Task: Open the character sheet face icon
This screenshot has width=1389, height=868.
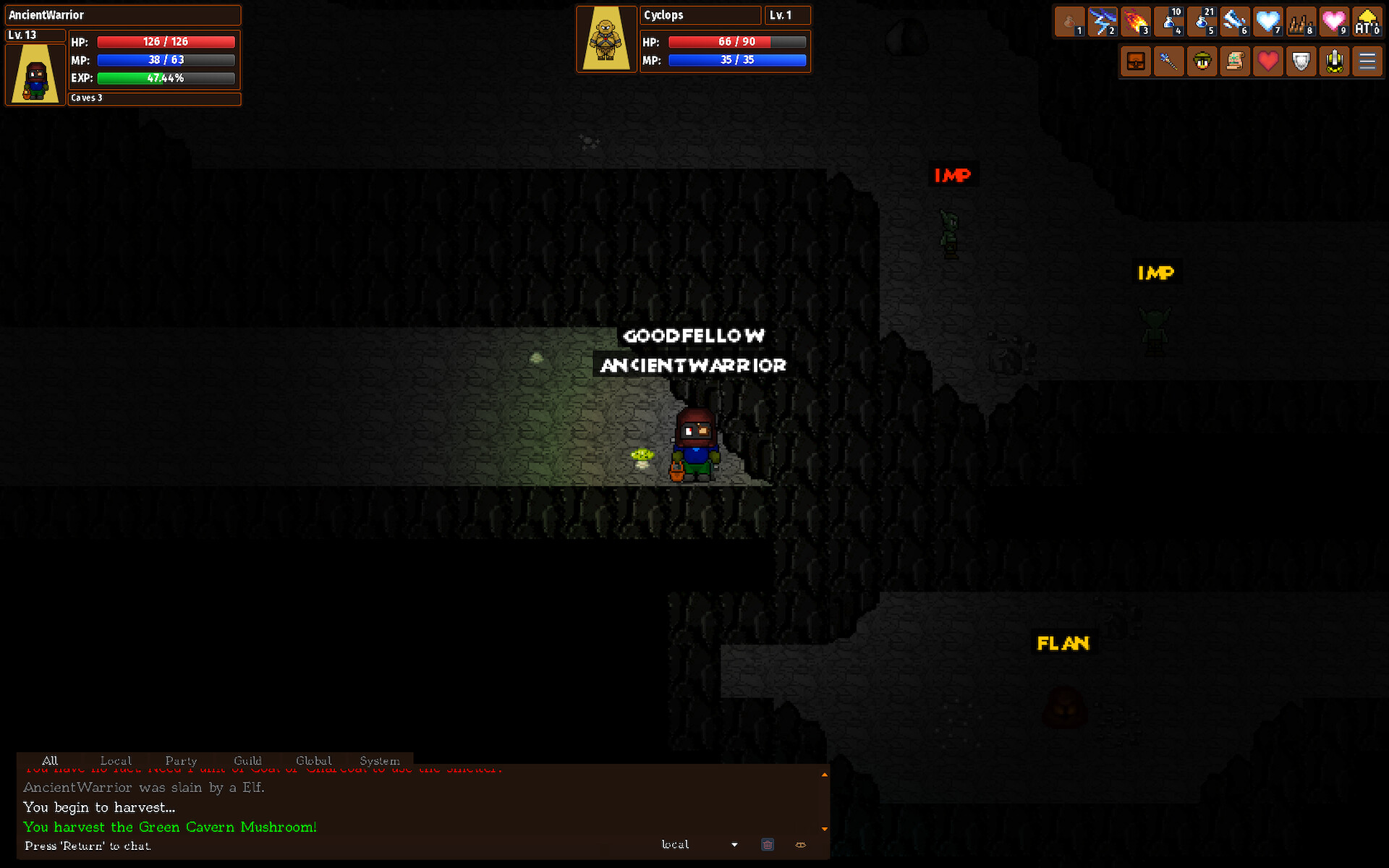Action: [1202, 61]
